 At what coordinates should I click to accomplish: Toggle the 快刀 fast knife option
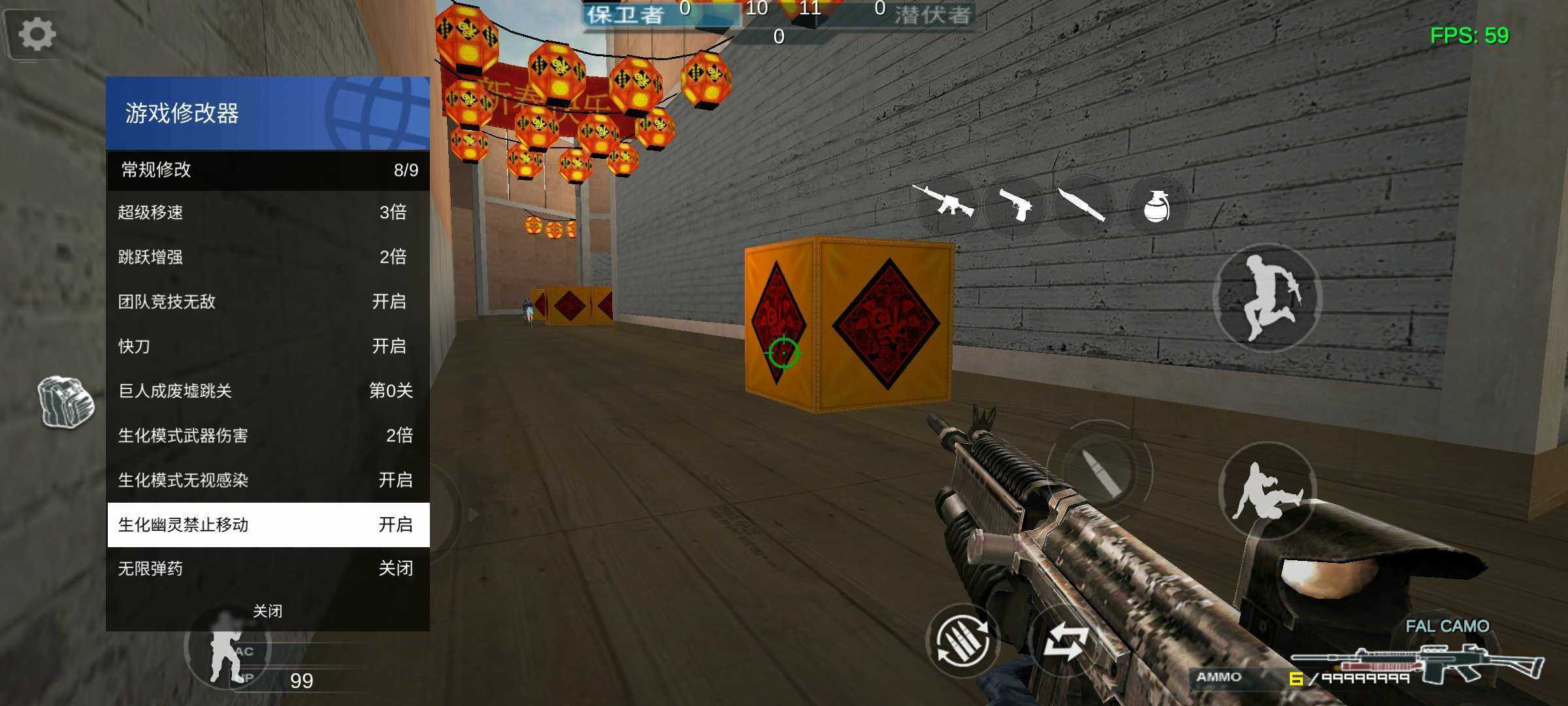pyautogui.click(x=268, y=346)
